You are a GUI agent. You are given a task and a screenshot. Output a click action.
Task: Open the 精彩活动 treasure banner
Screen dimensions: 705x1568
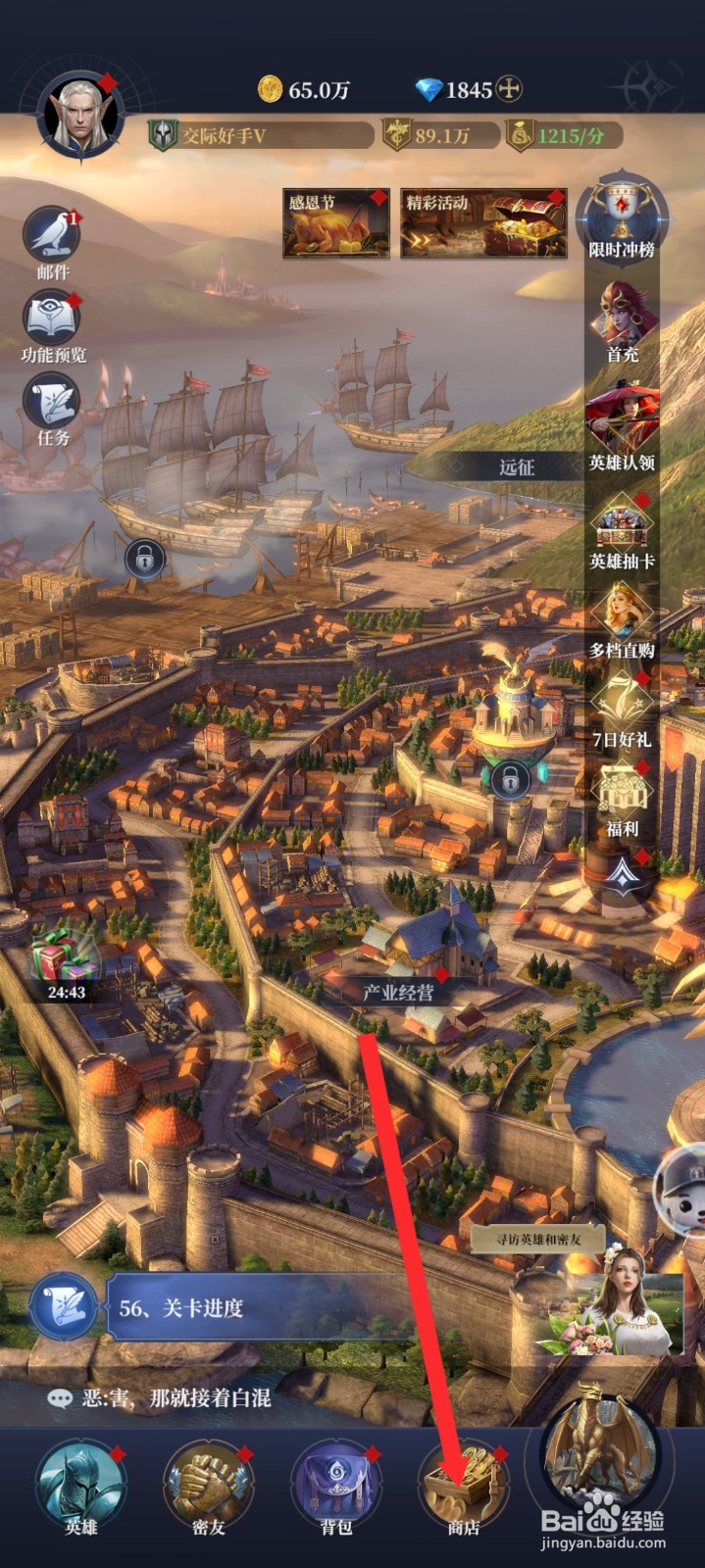click(483, 224)
